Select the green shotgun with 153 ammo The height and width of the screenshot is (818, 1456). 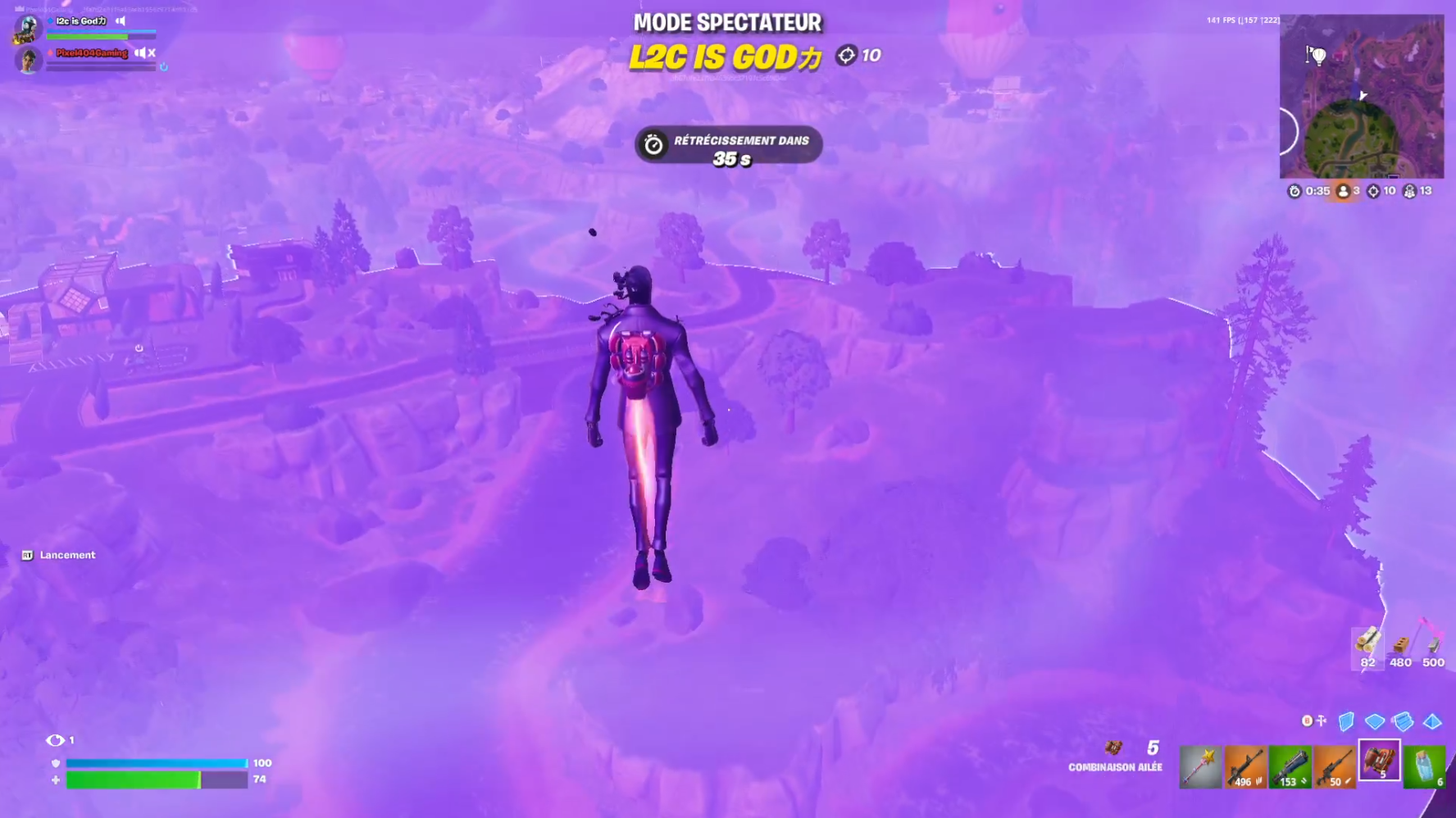click(x=1290, y=767)
